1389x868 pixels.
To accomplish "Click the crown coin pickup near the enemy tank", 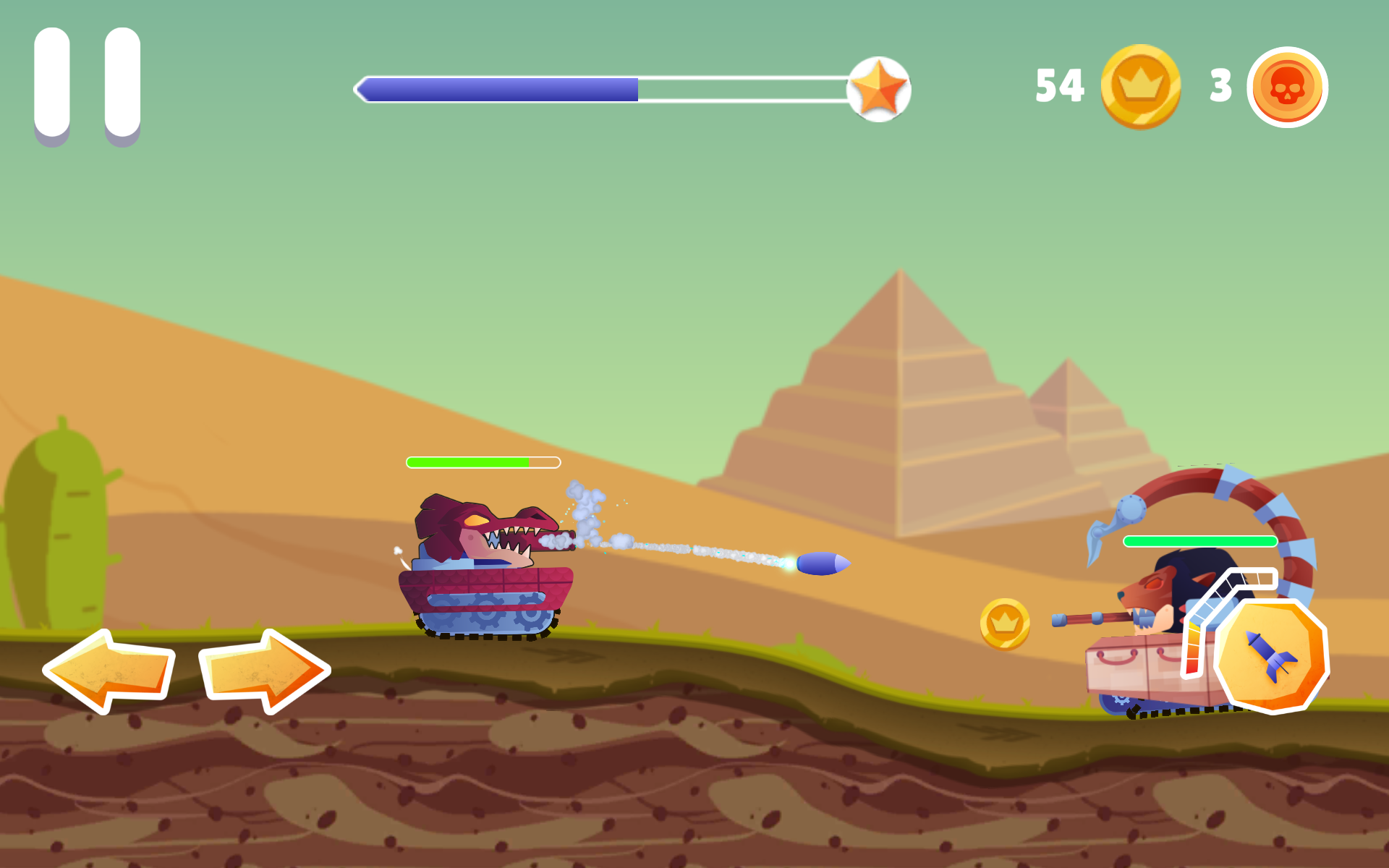I will tap(1006, 625).
